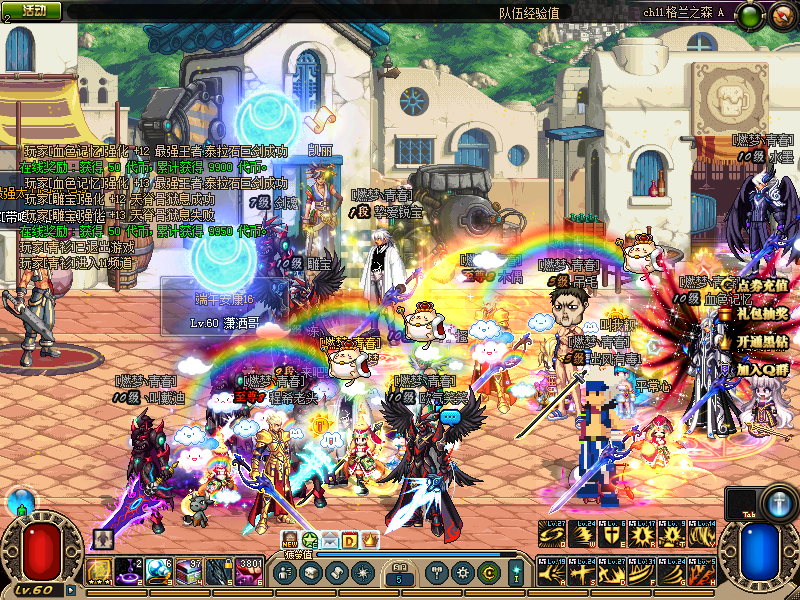Open the gear settings menu button
The width and height of the screenshot is (800, 600).
point(462,573)
